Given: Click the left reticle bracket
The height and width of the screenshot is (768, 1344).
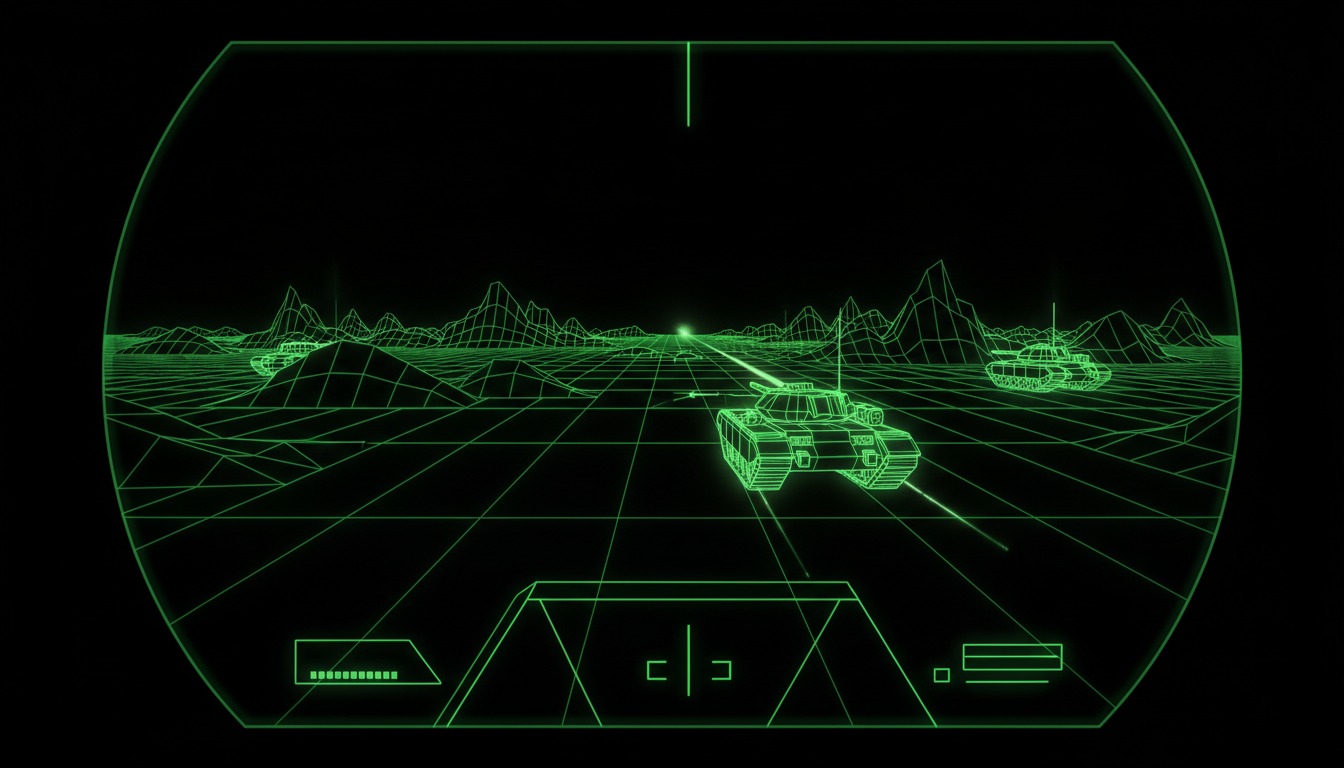Looking at the screenshot, I should click(656, 670).
